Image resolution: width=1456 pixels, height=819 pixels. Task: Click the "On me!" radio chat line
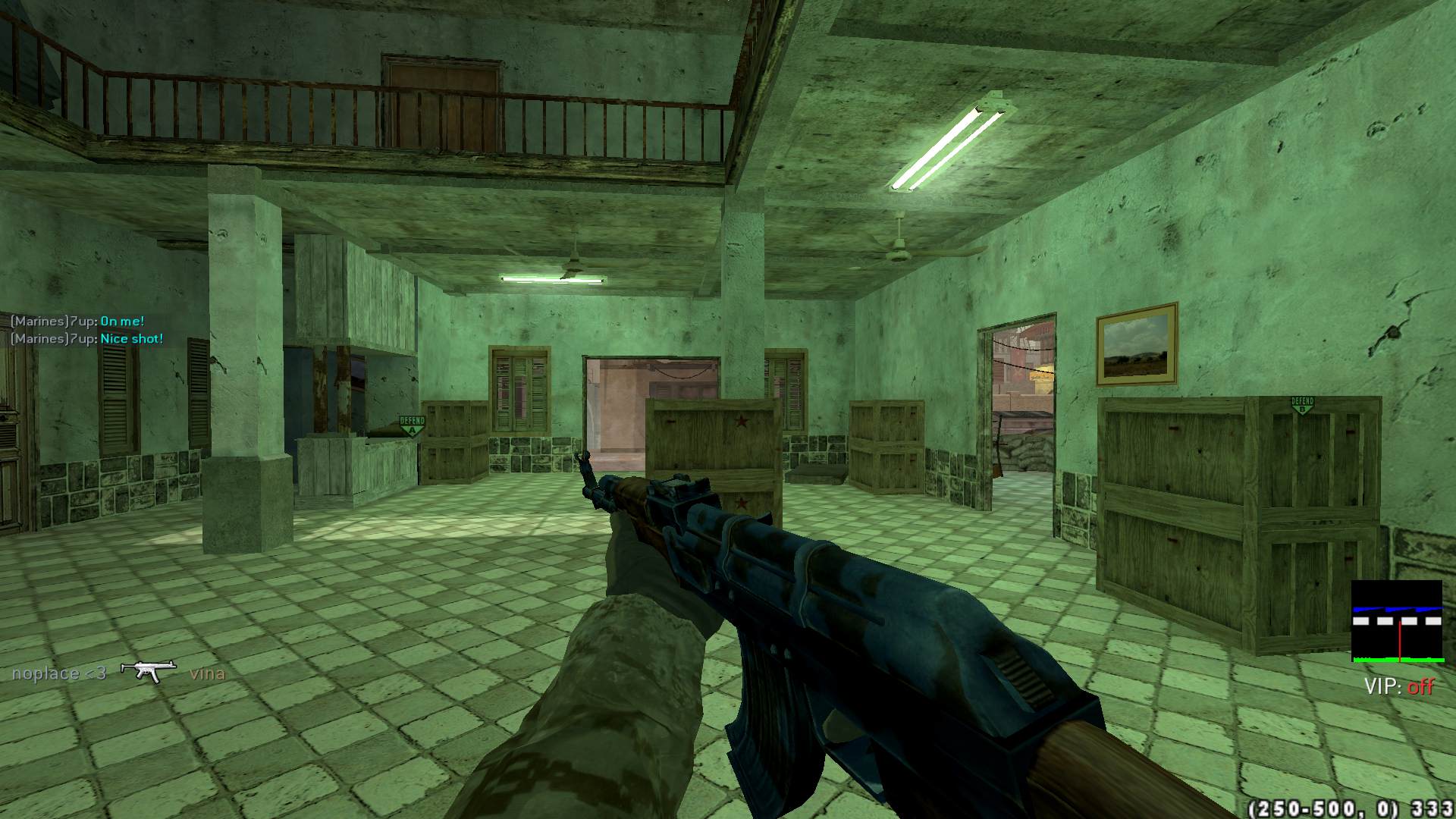point(122,322)
